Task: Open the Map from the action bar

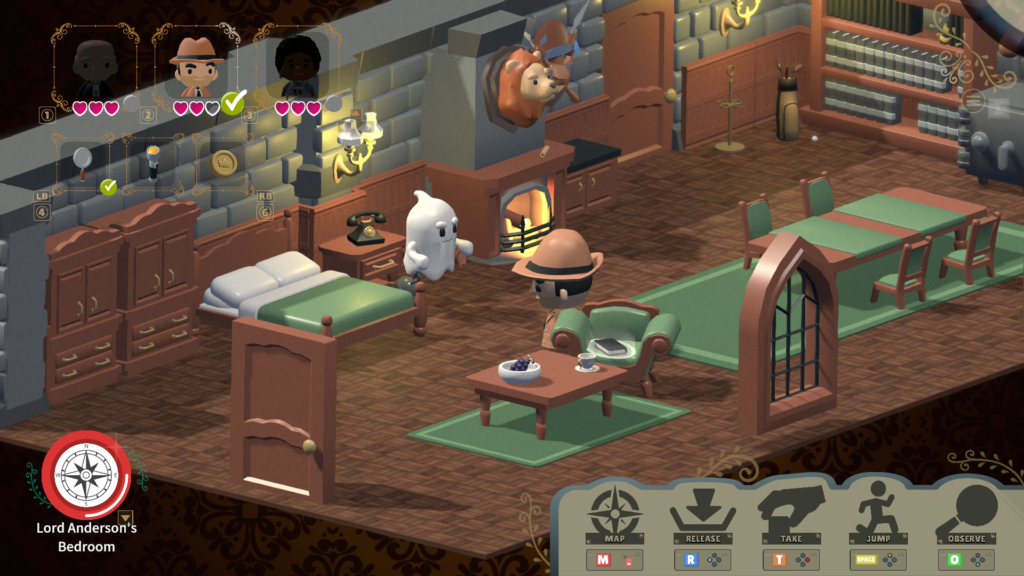Action: coord(615,515)
